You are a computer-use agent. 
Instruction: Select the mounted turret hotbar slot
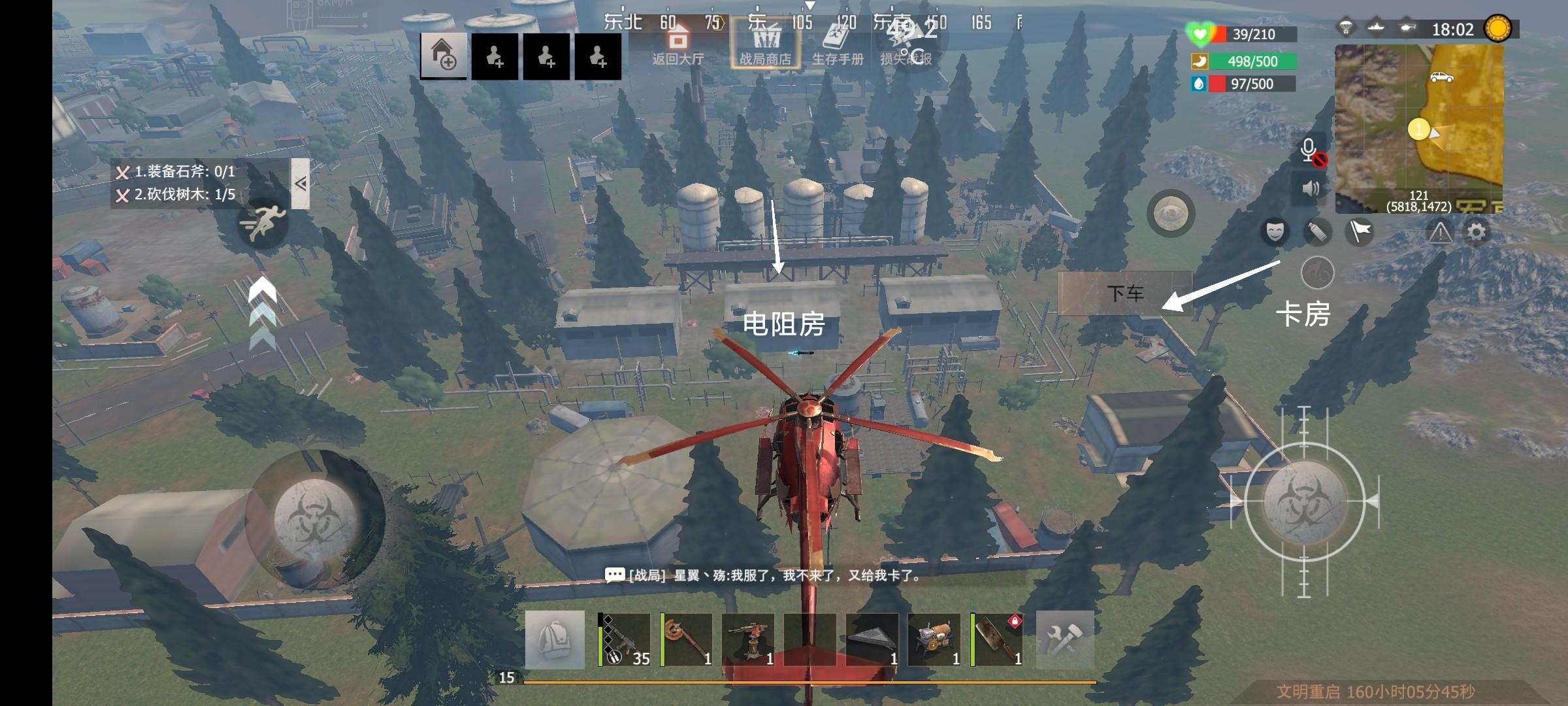click(x=749, y=639)
